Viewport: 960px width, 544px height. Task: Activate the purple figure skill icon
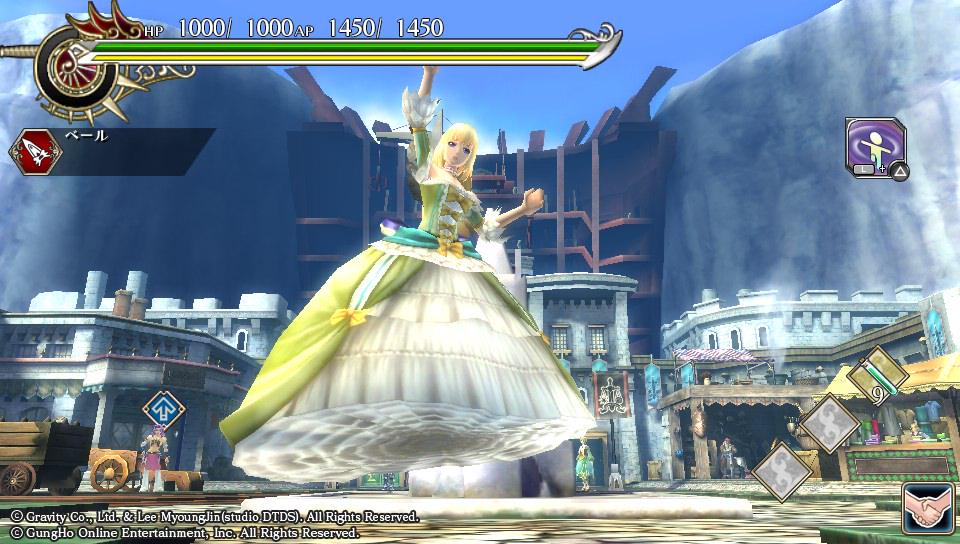tap(875, 146)
